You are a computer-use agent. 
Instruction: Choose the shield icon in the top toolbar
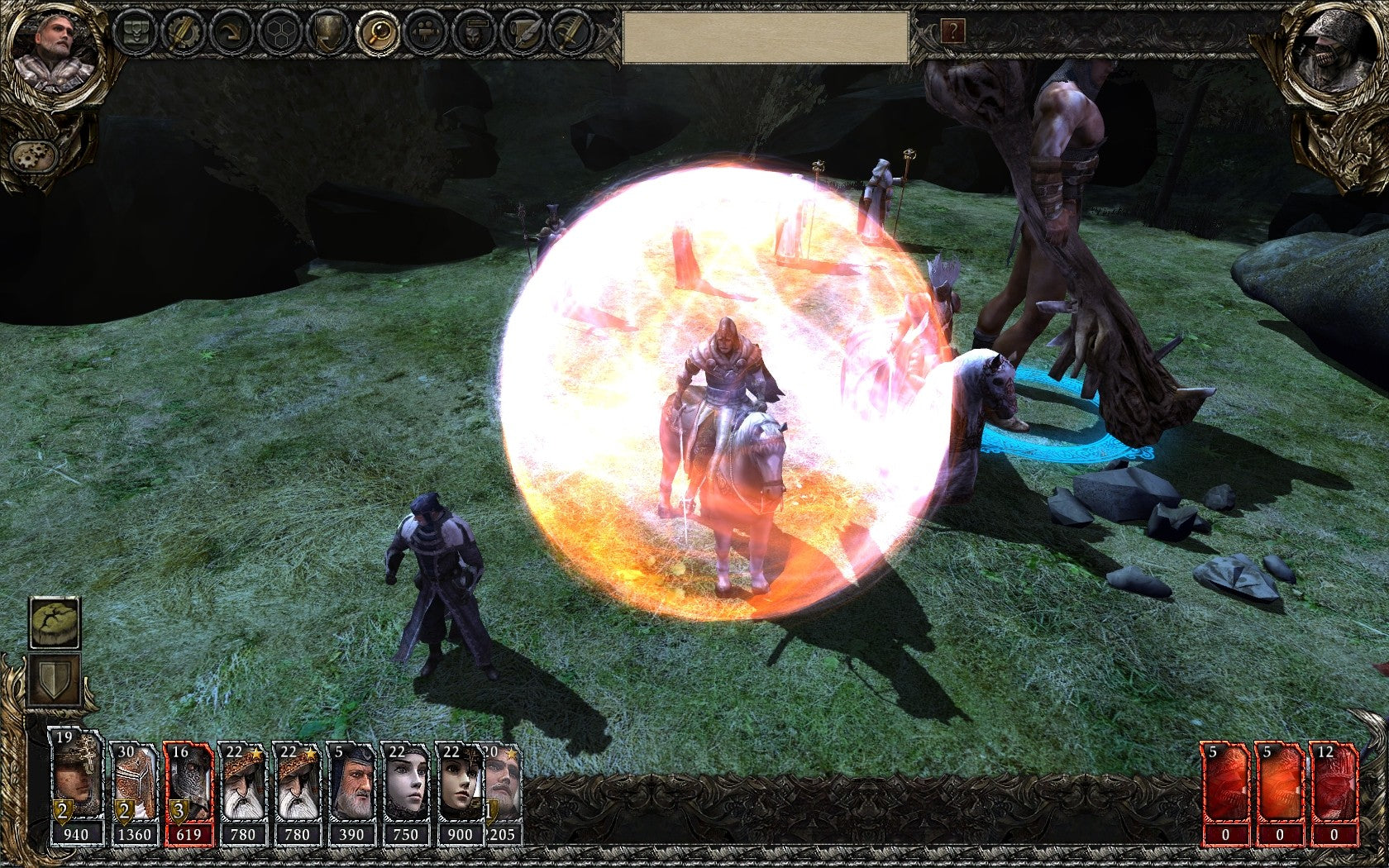tap(328, 33)
